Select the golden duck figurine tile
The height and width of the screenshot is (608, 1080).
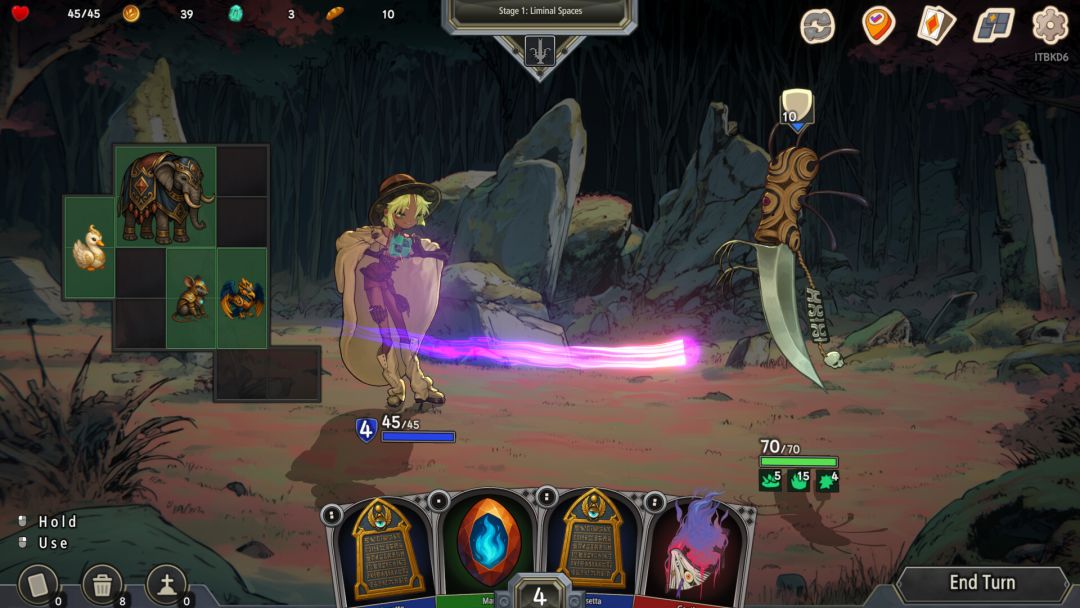pos(89,248)
